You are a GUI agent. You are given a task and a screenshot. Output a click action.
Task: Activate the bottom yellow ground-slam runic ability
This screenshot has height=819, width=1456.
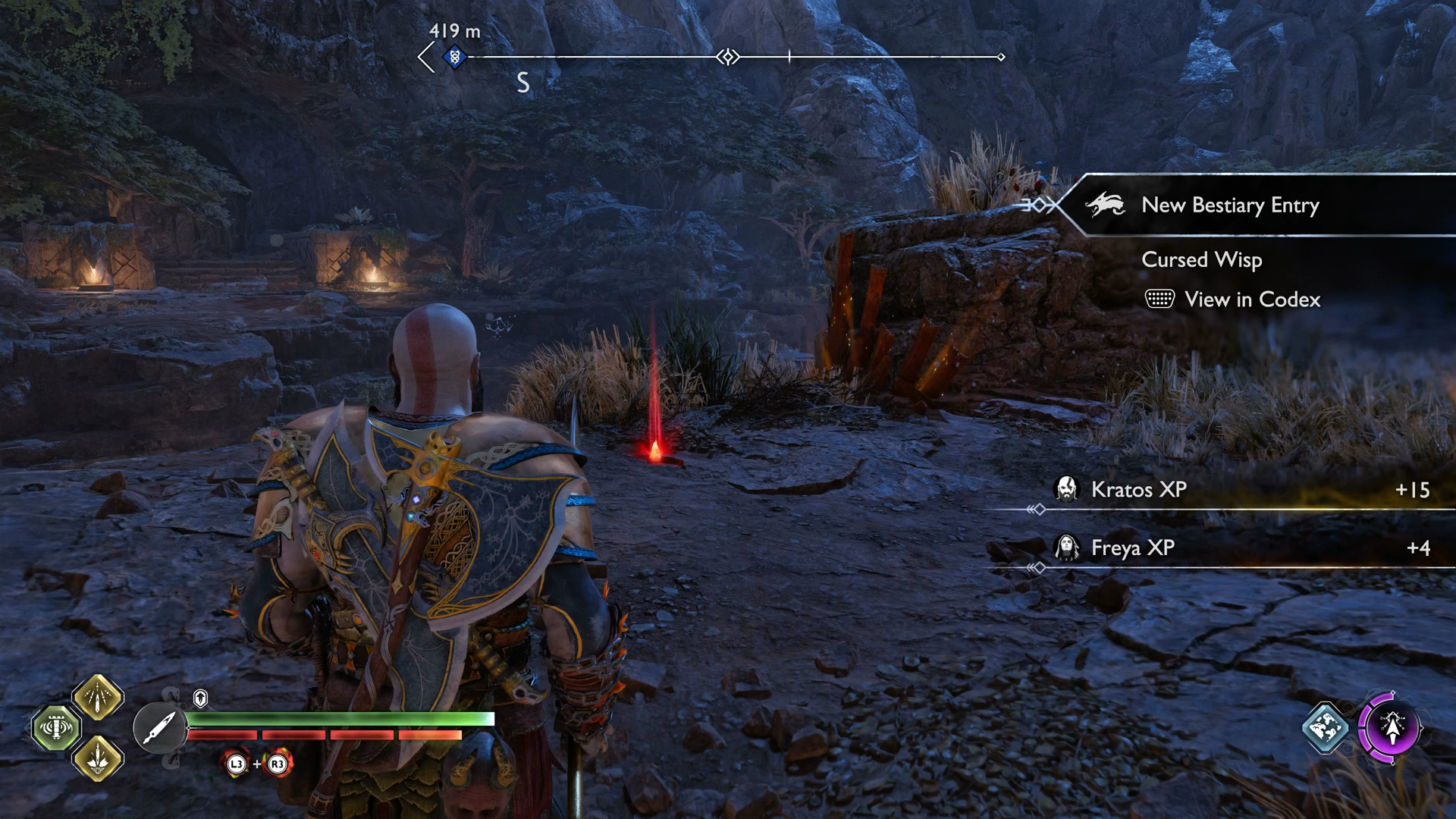(98, 758)
